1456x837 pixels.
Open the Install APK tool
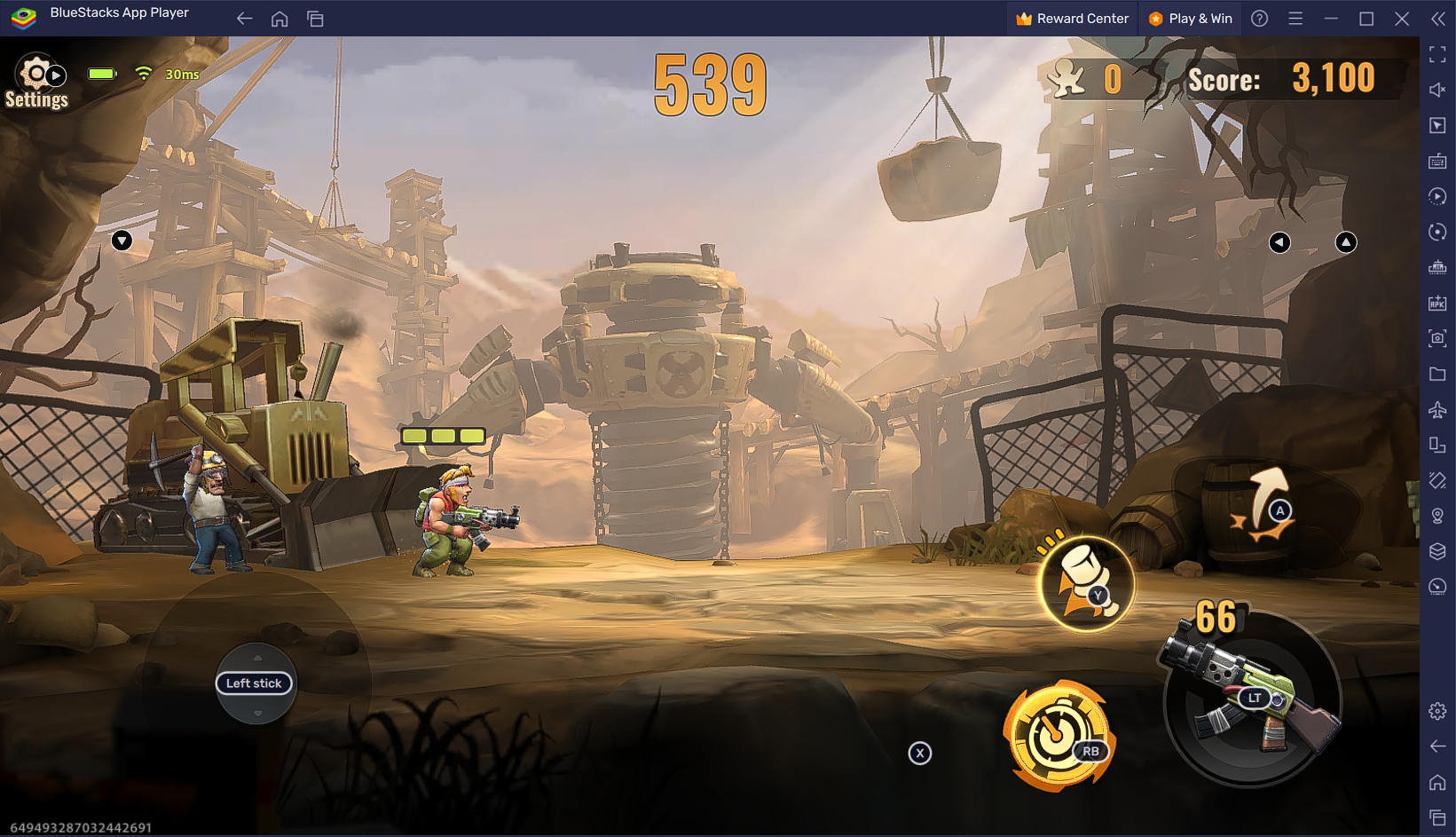pos(1437,303)
